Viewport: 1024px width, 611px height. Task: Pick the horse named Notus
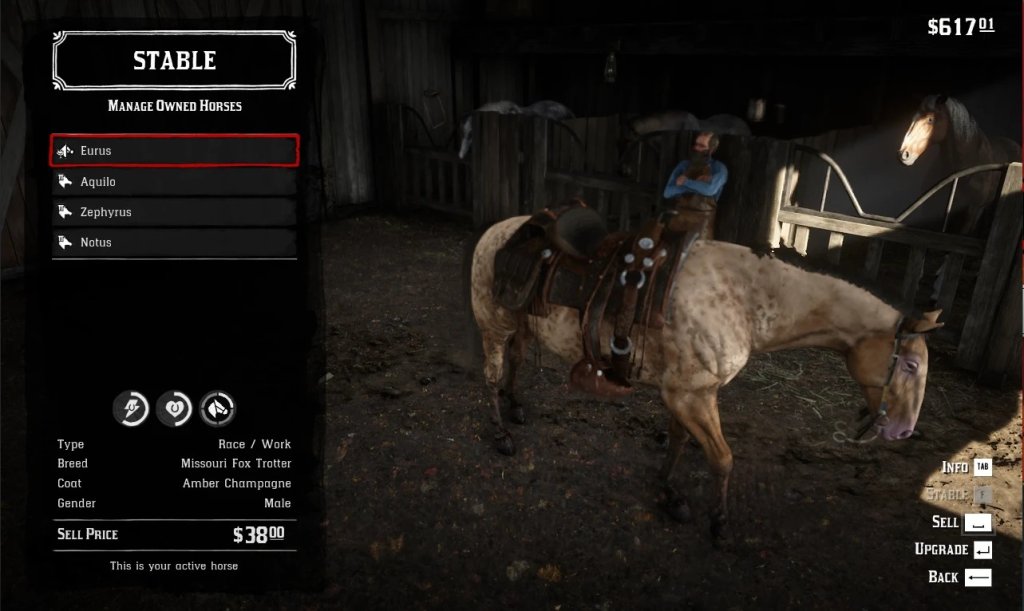pos(175,242)
